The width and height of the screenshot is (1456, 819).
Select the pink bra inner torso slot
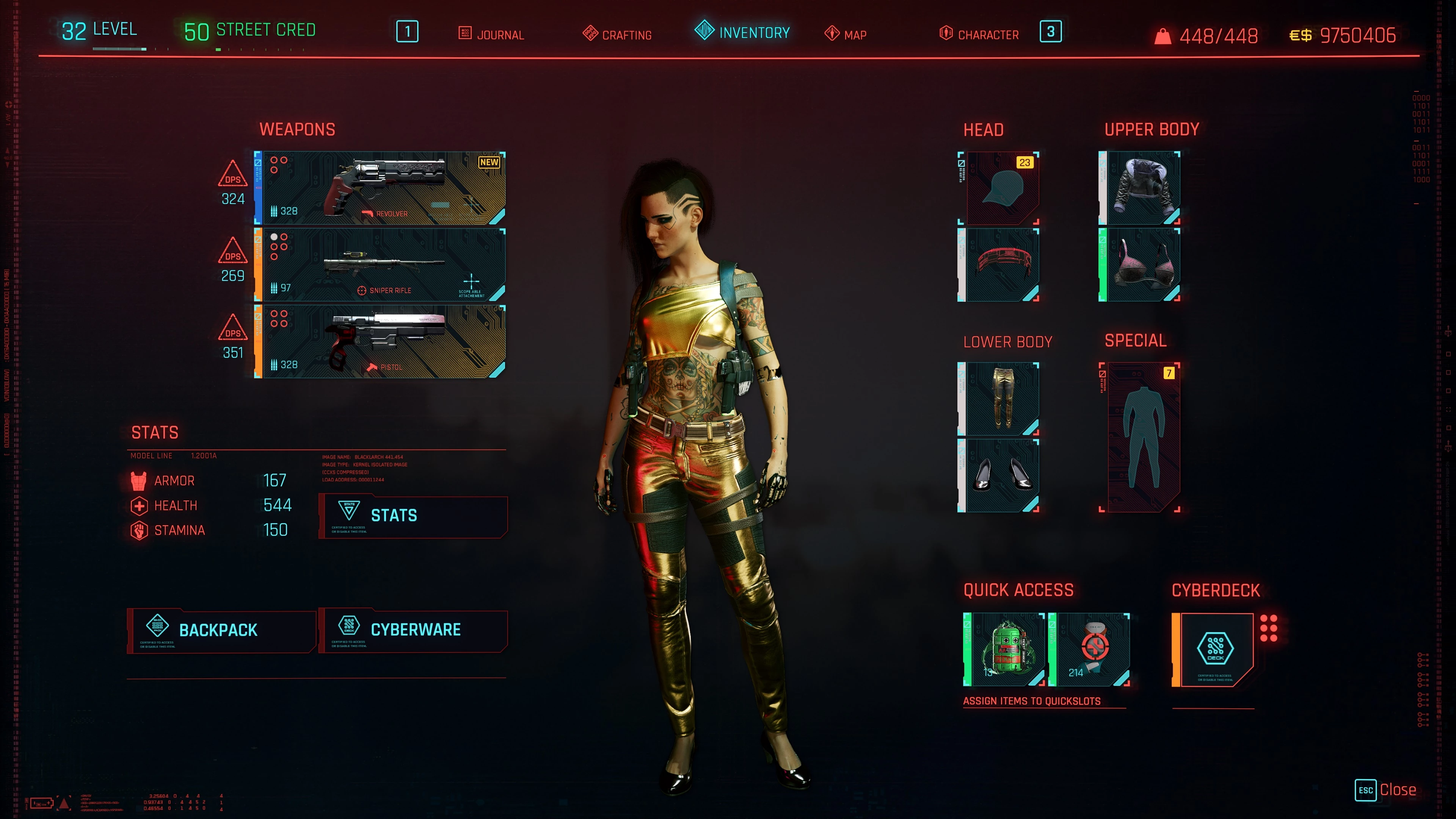1139,265
